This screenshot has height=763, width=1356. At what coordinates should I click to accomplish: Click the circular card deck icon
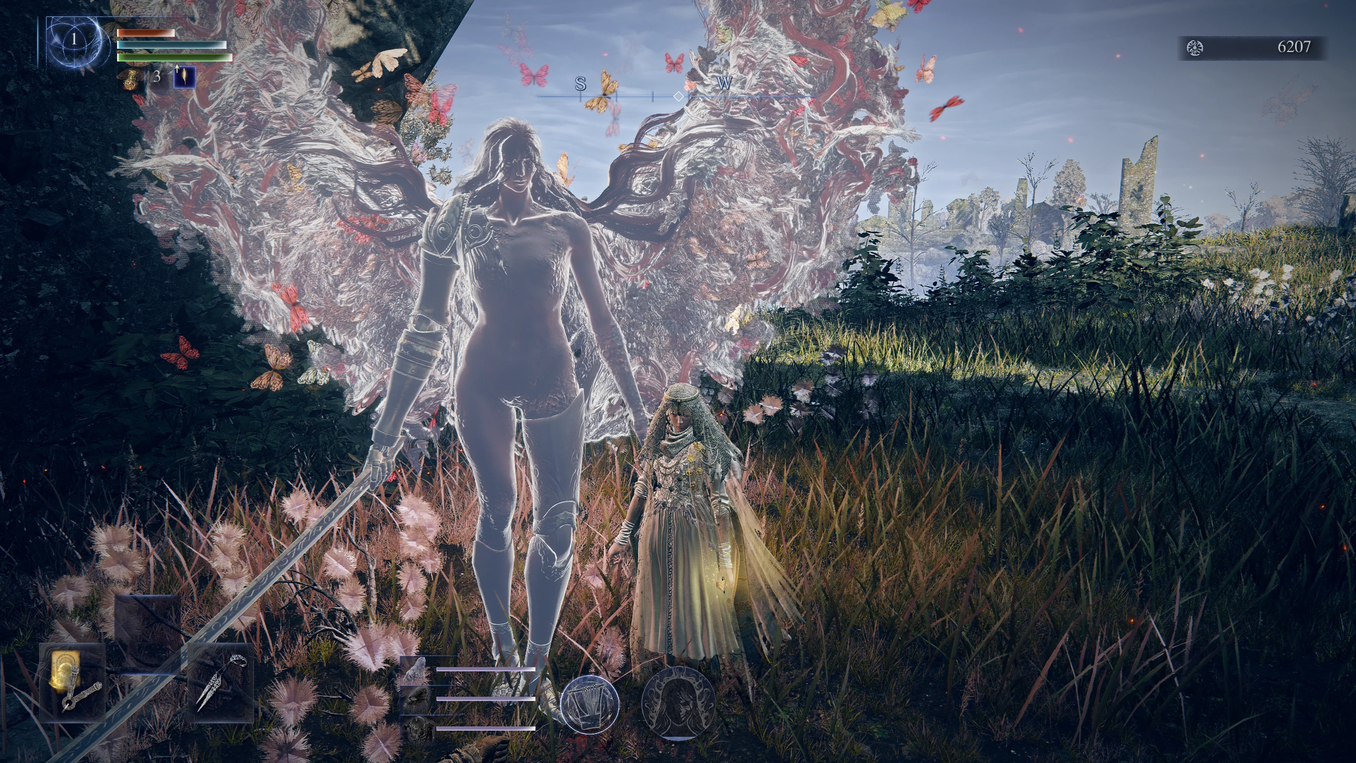pos(589,704)
